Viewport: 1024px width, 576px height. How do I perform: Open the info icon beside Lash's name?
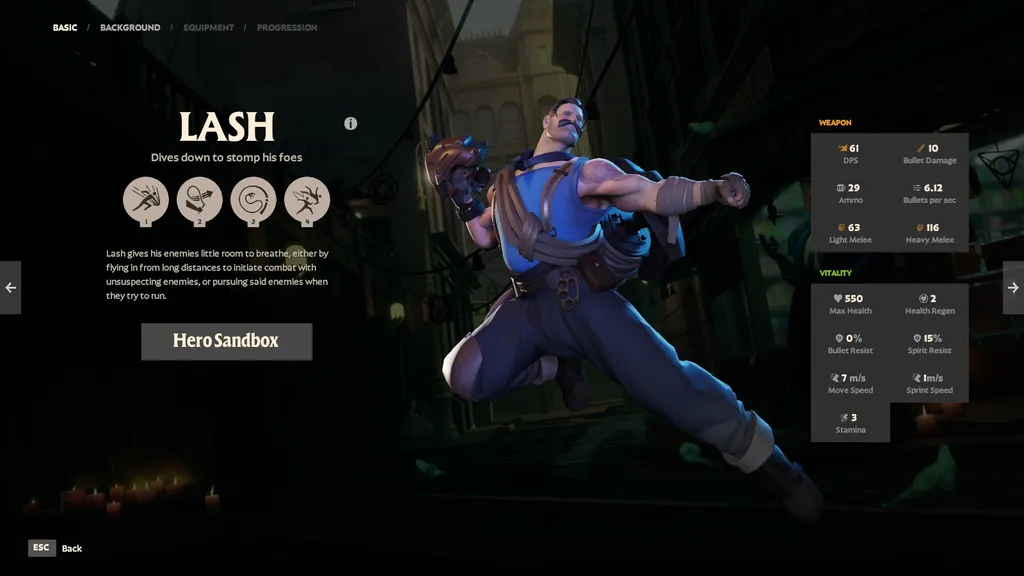(x=350, y=124)
